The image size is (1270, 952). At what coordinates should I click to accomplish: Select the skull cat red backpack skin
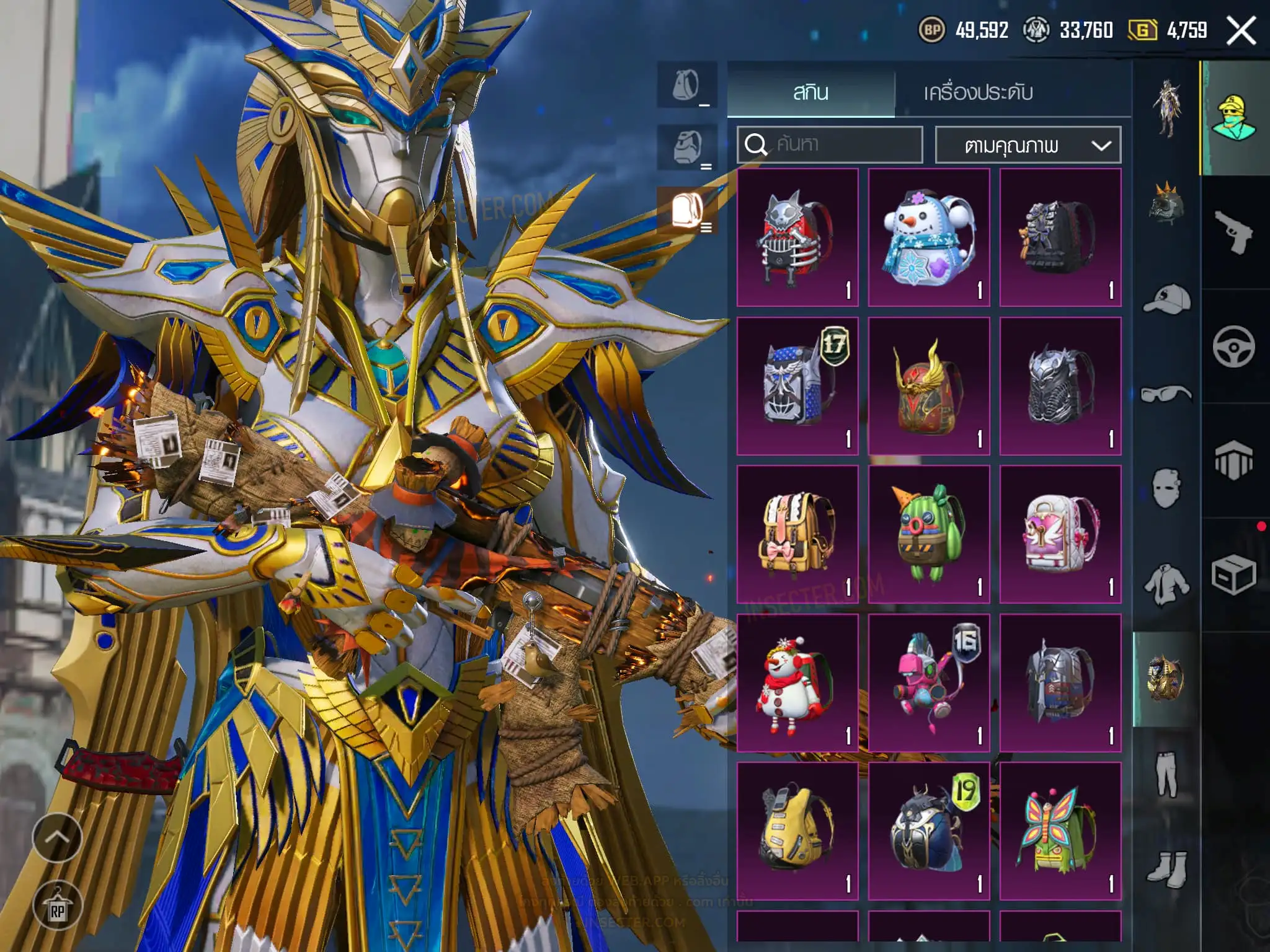[x=797, y=237]
